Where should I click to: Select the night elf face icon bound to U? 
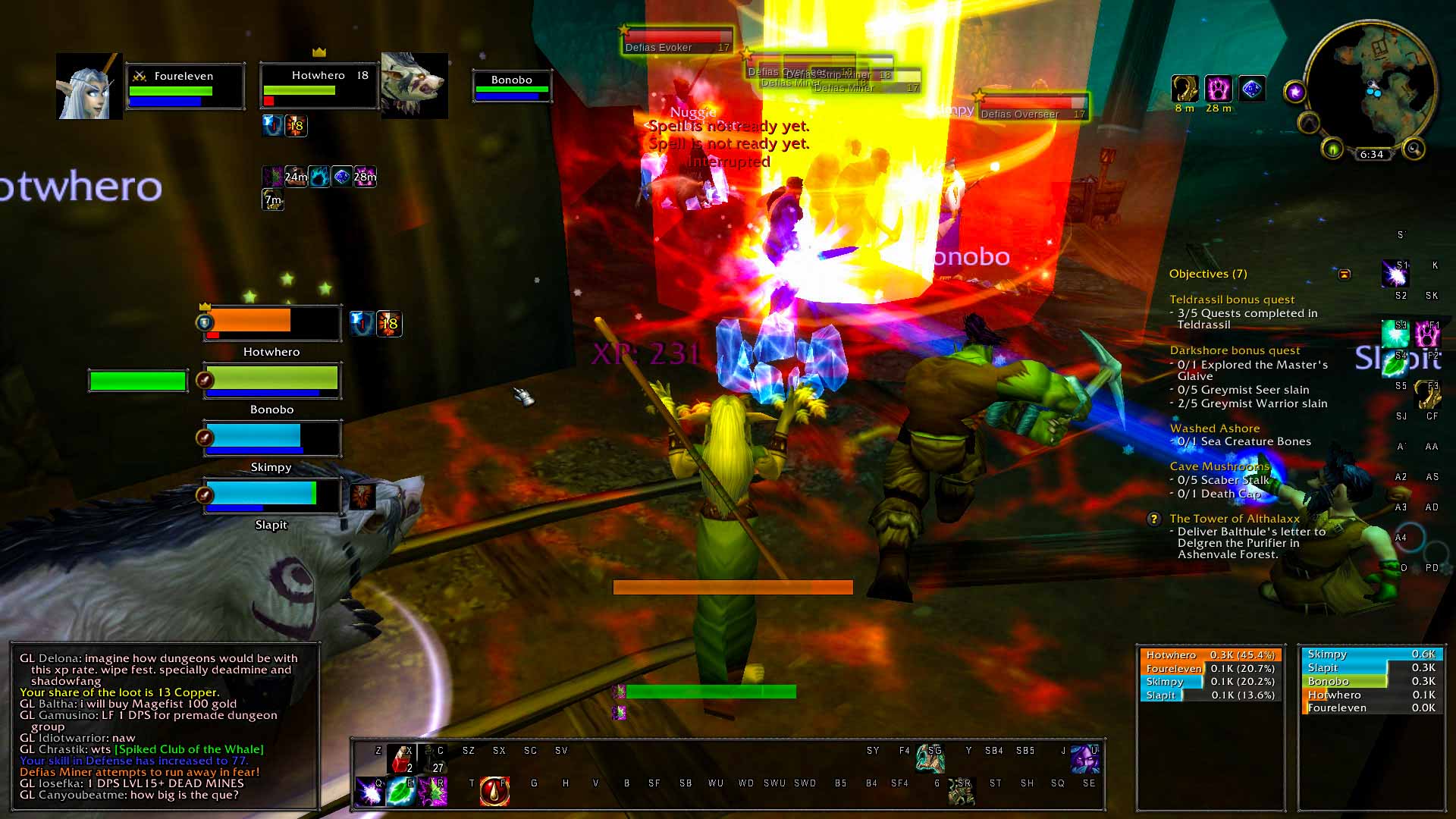coord(1084,757)
